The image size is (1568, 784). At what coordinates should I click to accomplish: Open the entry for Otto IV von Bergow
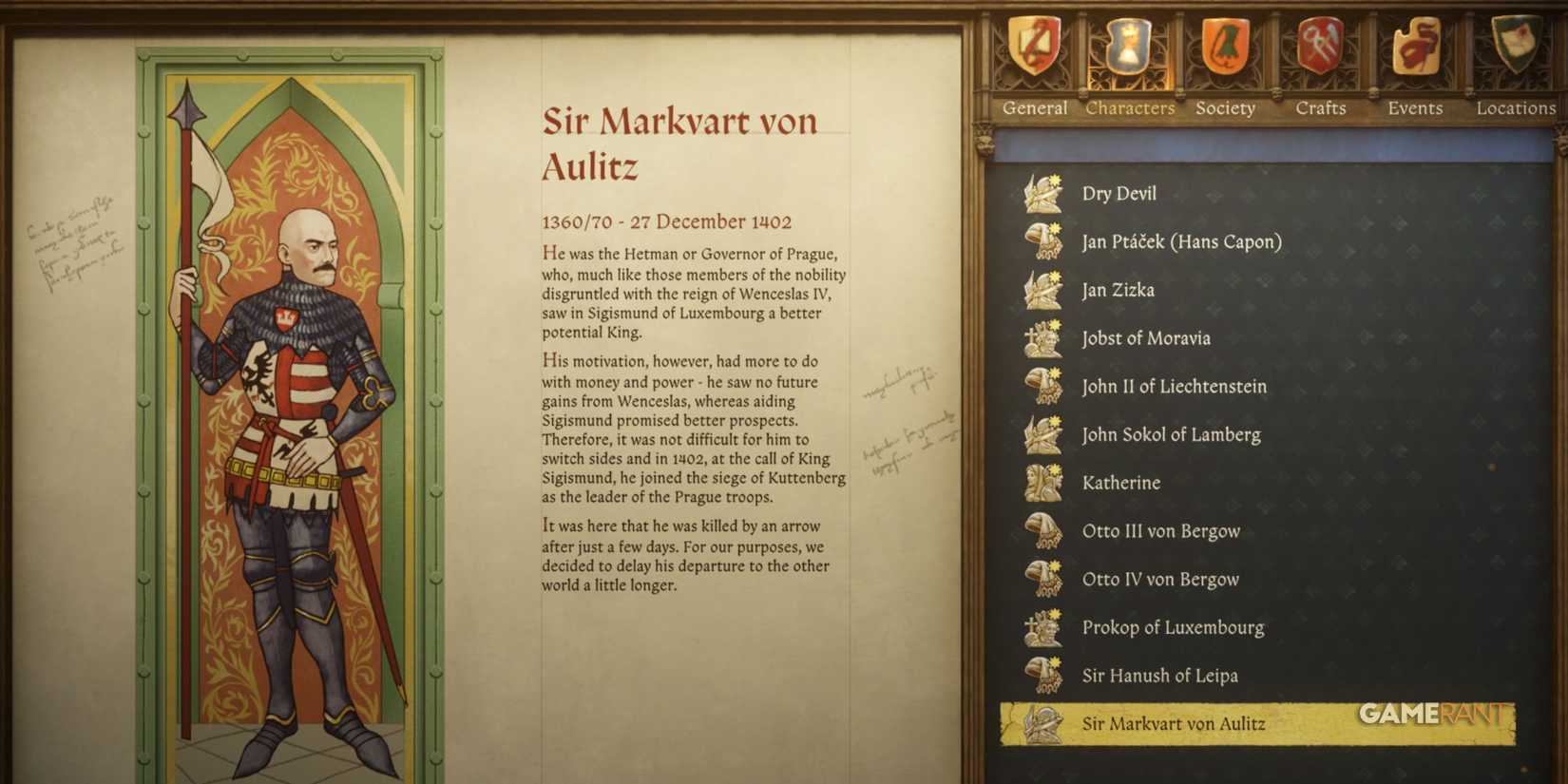(1161, 579)
